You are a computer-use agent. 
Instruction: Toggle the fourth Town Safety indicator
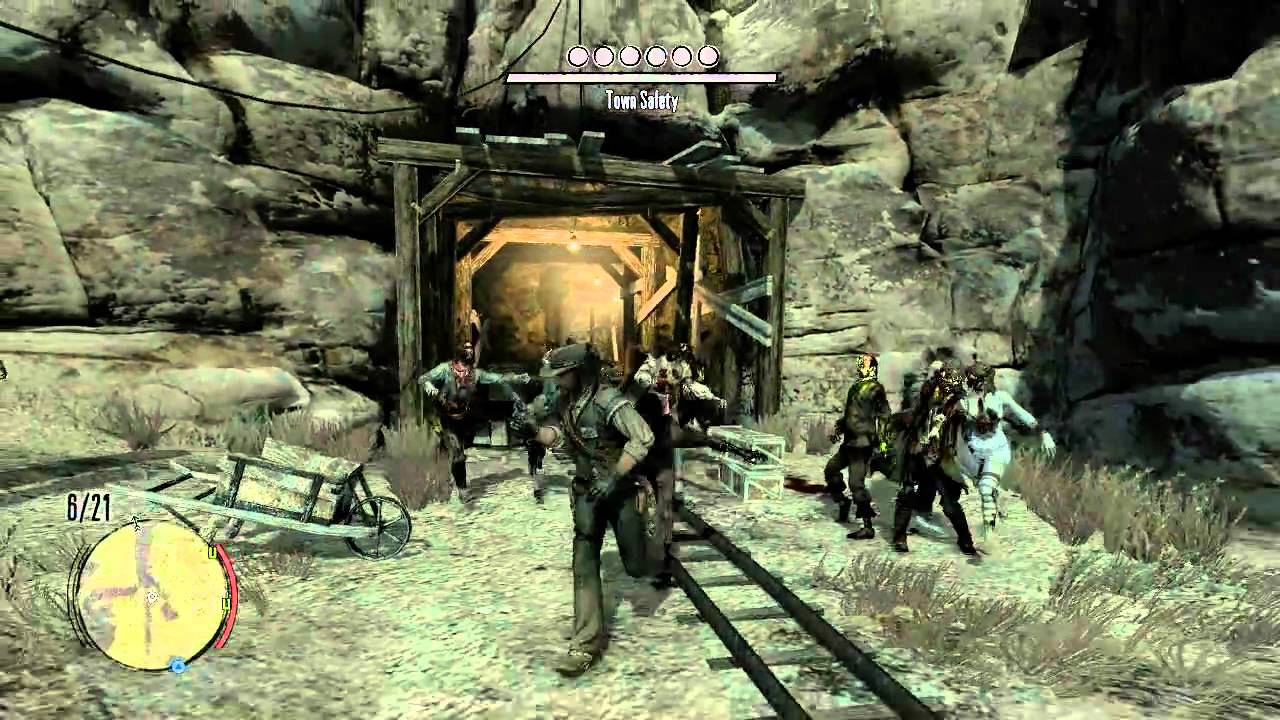click(656, 57)
